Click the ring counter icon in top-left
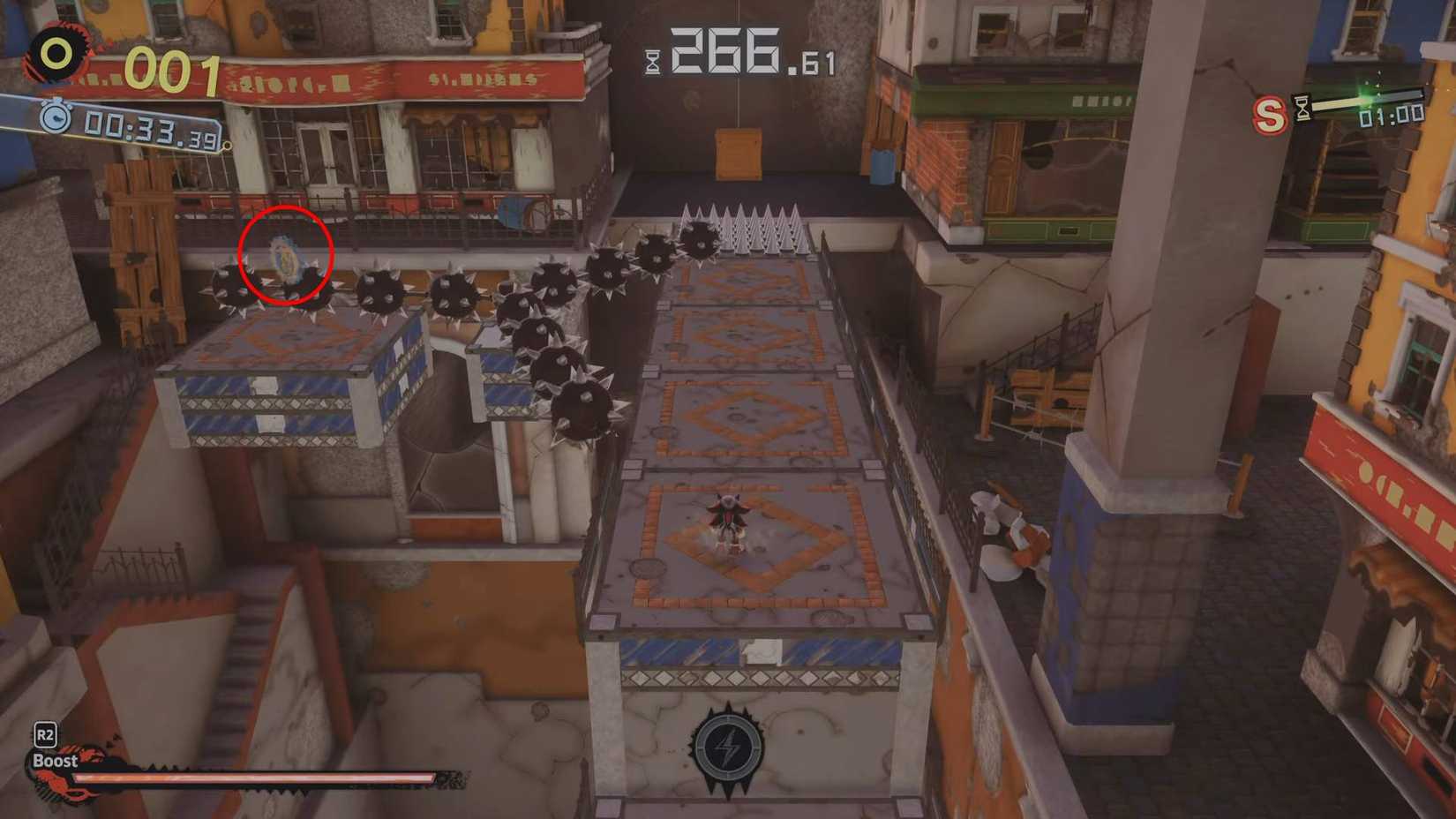1456x819 pixels. (55, 51)
